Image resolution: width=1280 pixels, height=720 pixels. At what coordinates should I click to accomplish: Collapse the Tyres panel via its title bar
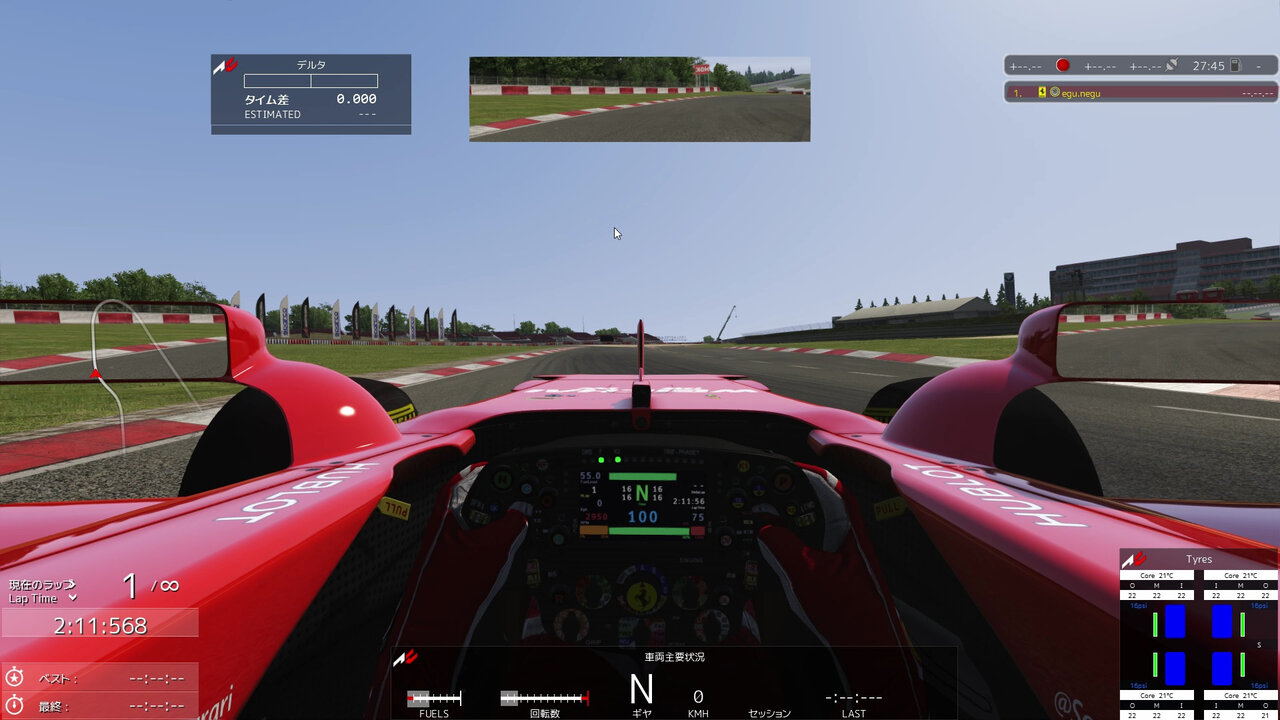click(1200, 559)
